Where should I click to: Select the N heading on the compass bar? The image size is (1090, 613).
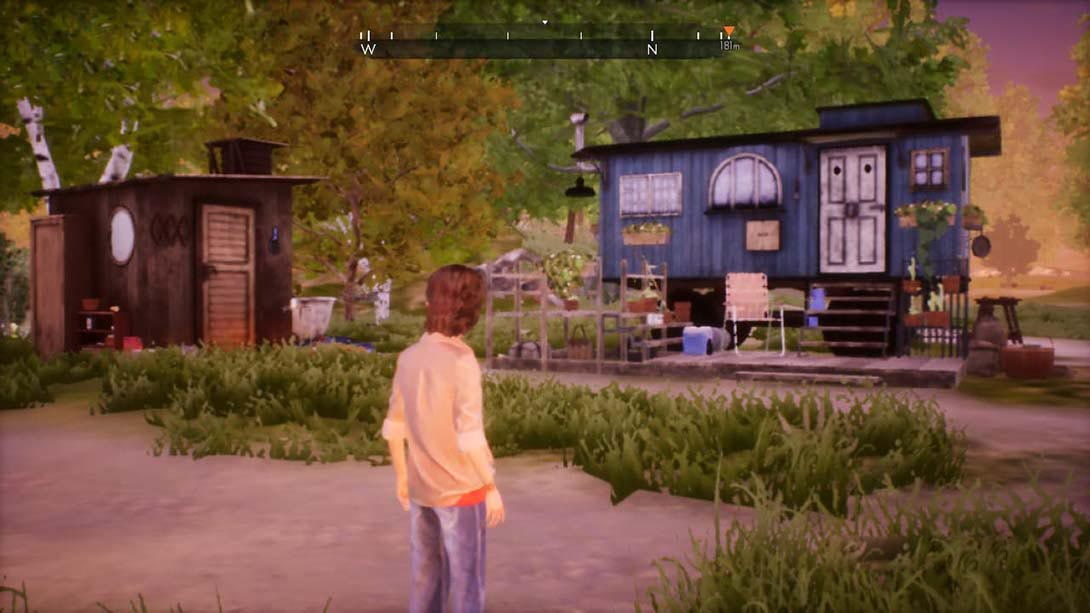pyautogui.click(x=652, y=49)
